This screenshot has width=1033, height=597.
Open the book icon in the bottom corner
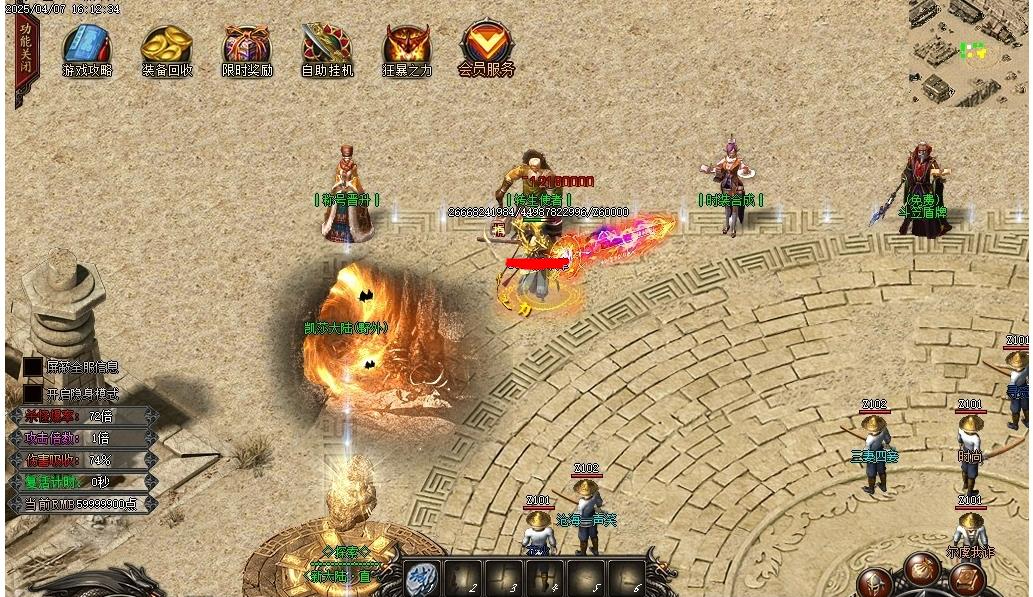click(x=967, y=578)
